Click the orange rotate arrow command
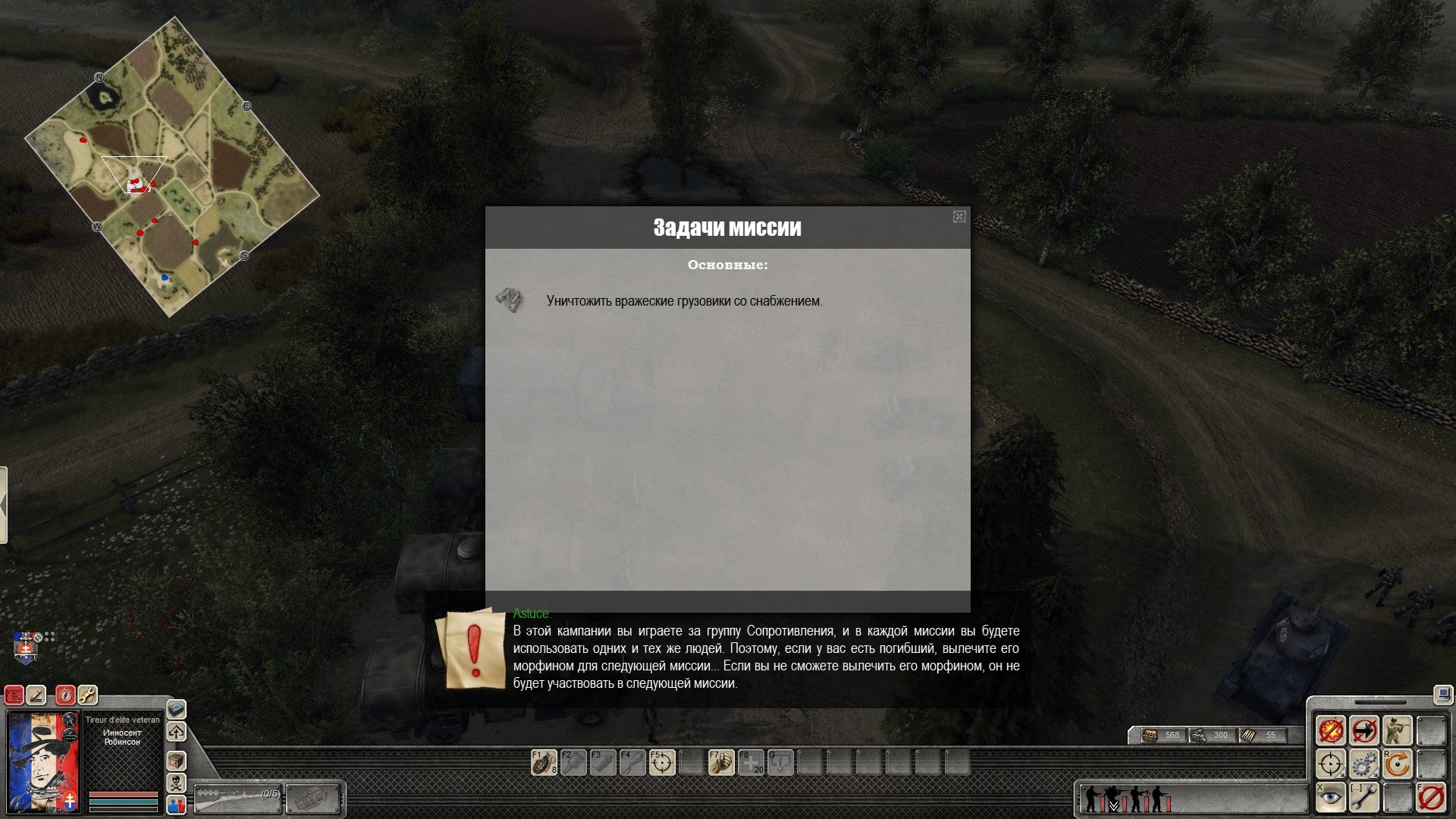This screenshot has width=1456, height=819. click(1397, 764)
